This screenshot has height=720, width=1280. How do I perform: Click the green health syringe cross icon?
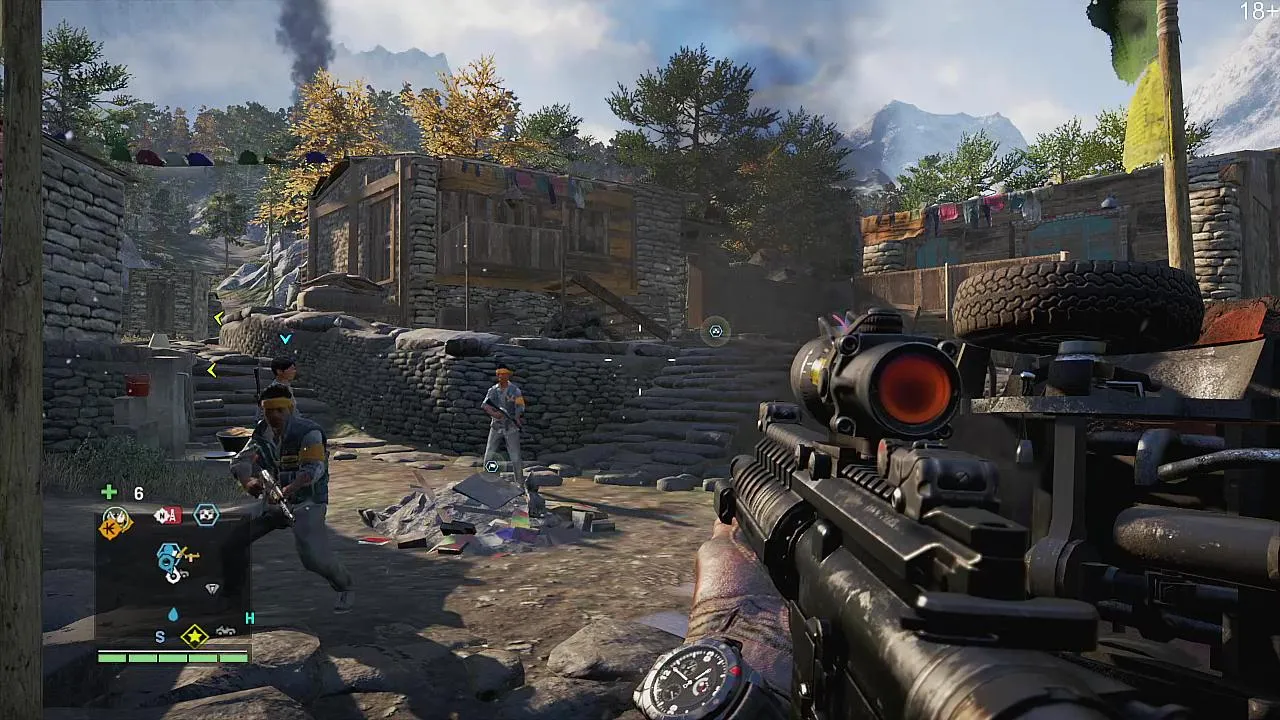(109, 492)
